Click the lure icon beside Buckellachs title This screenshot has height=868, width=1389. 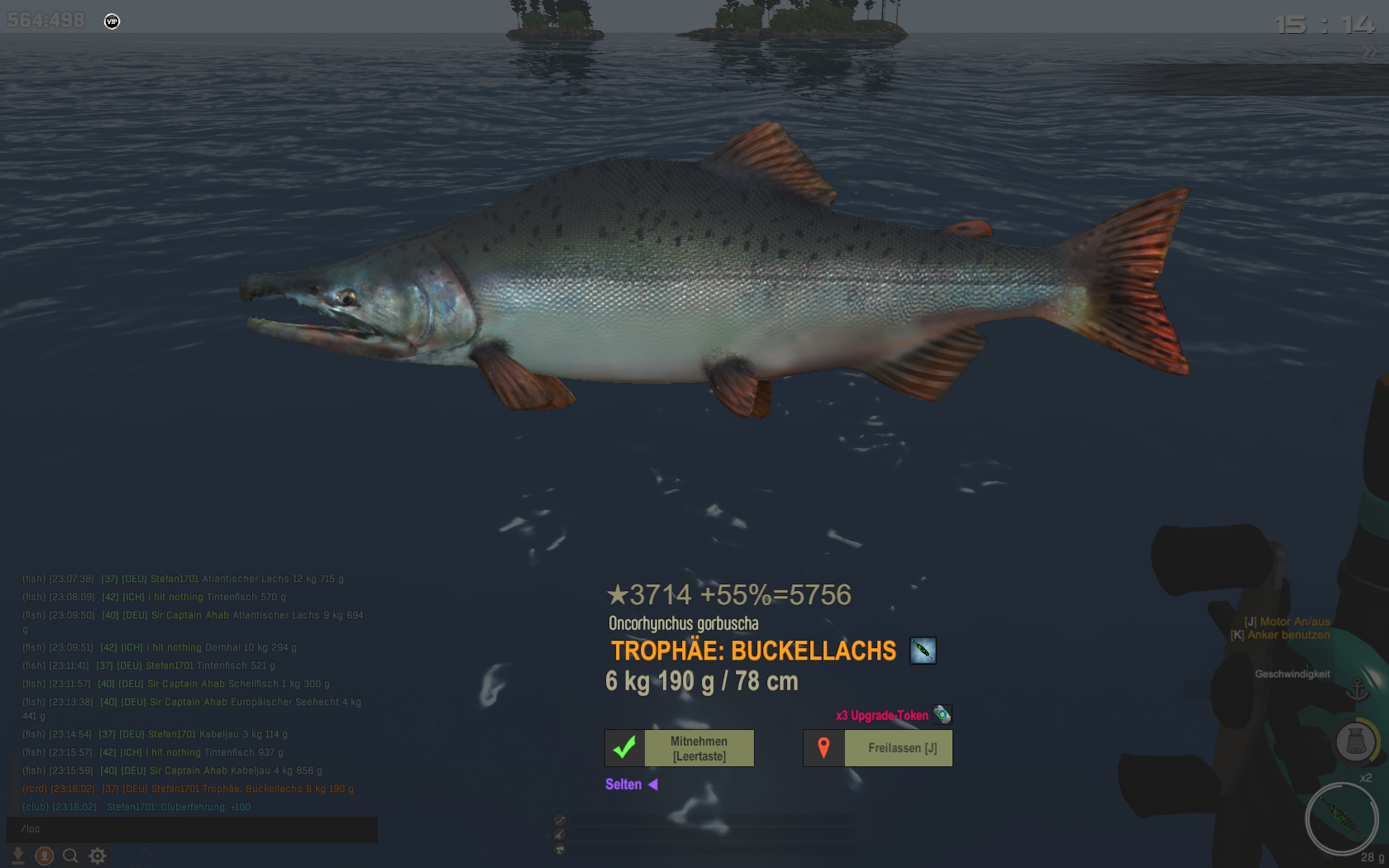pos(923,651)
